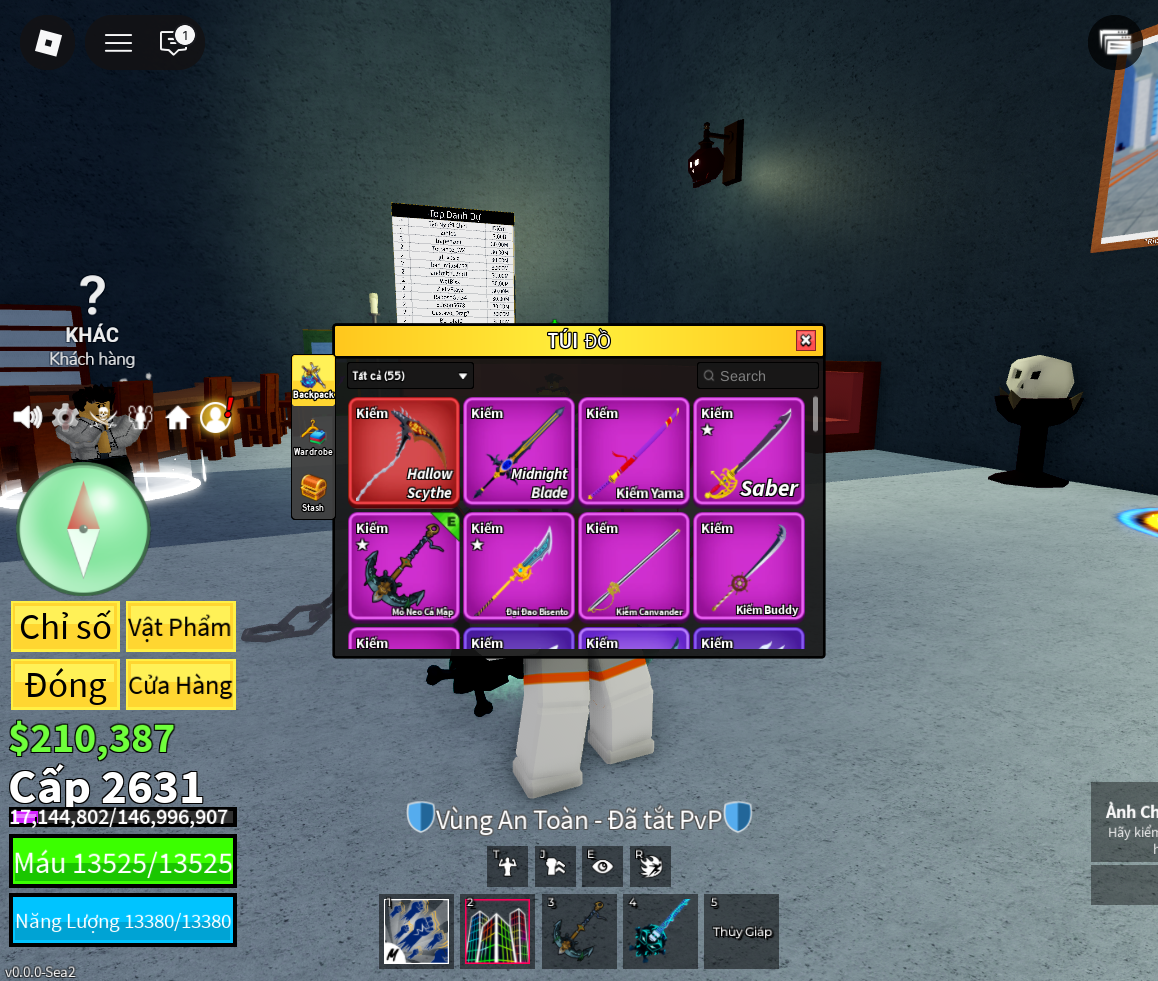Toggle the sound speaker icon
1158x981 pixels.
(x=27, y=417)
